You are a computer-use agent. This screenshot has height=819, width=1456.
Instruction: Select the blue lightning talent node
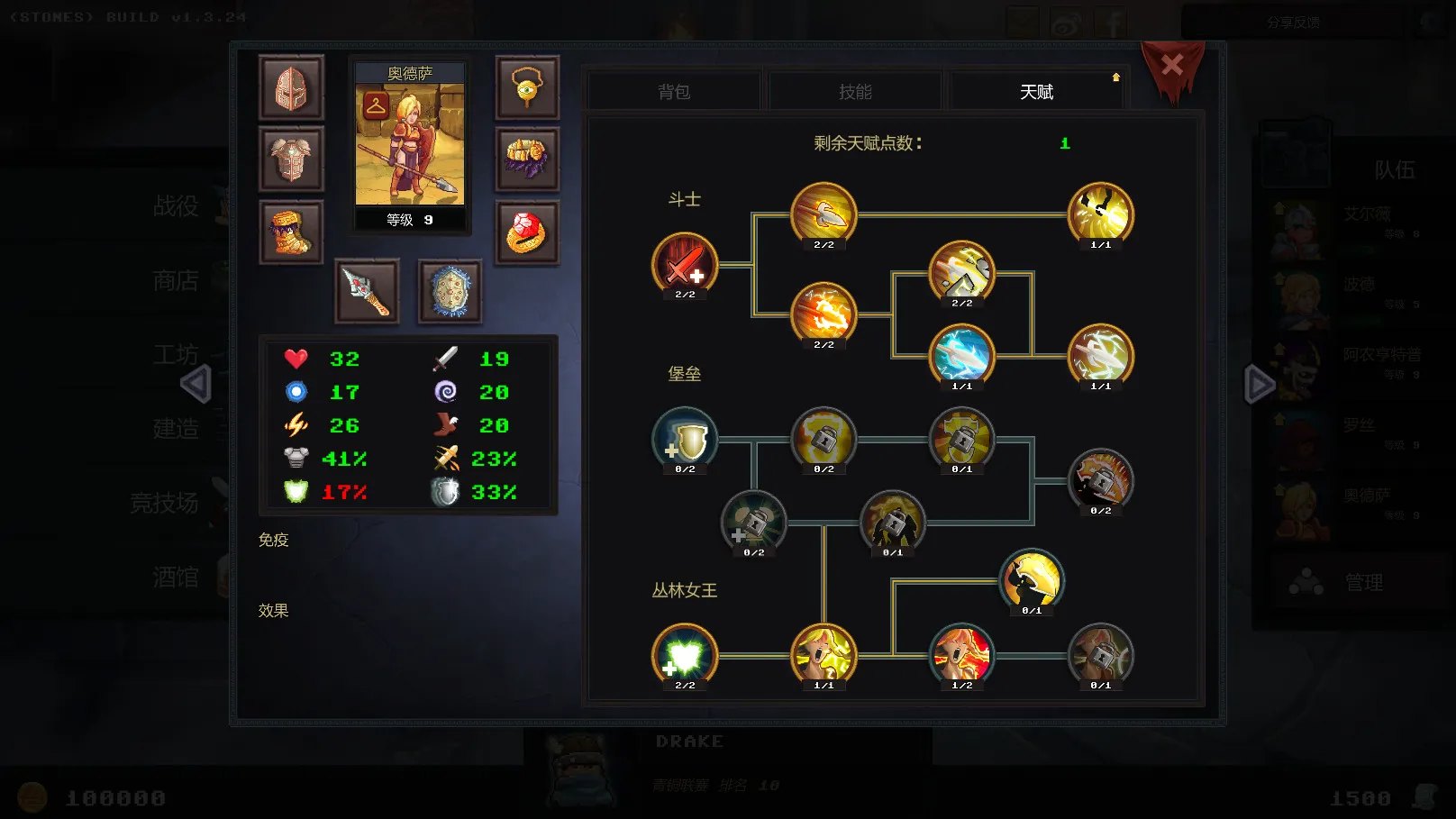point(962,356)
